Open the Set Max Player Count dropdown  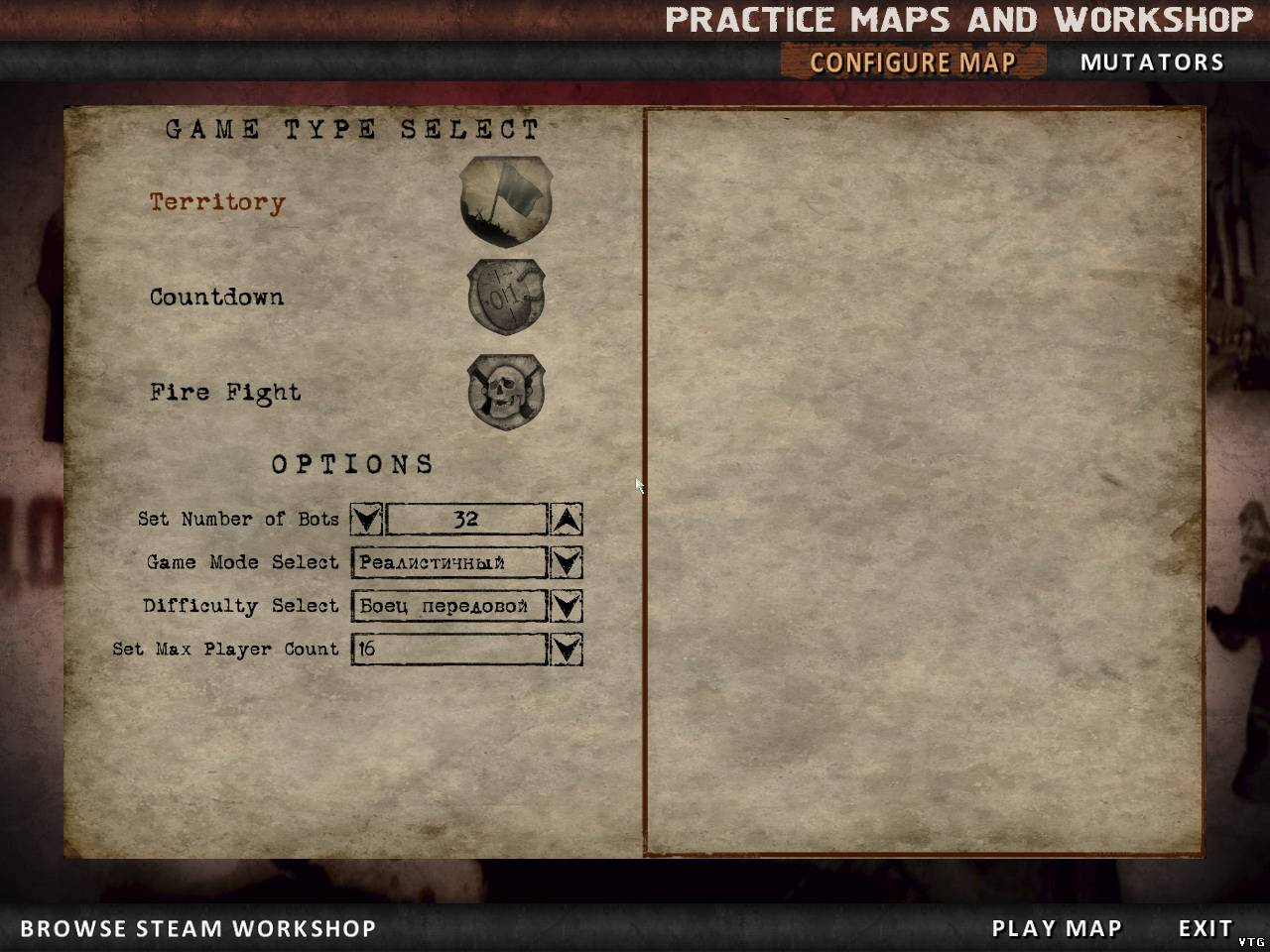point(566,650)
